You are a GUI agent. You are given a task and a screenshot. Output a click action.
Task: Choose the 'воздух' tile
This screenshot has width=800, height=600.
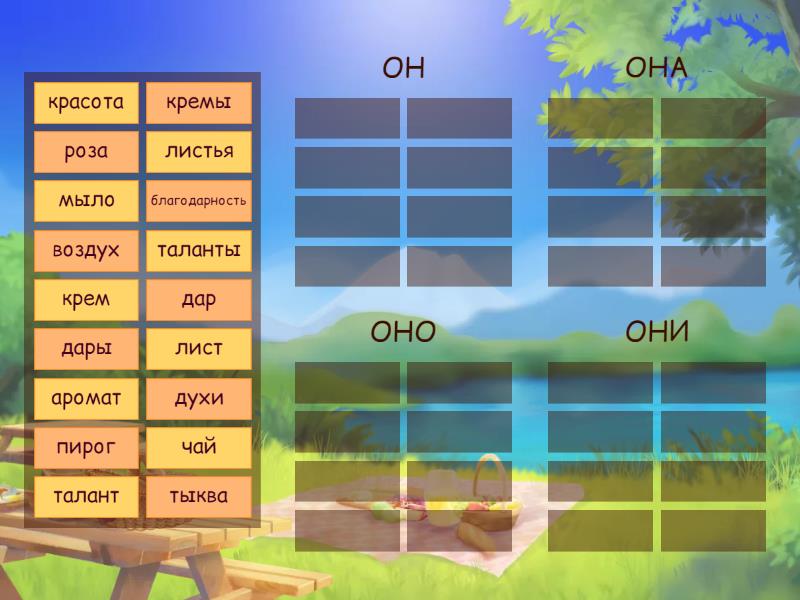coord(86,251)
